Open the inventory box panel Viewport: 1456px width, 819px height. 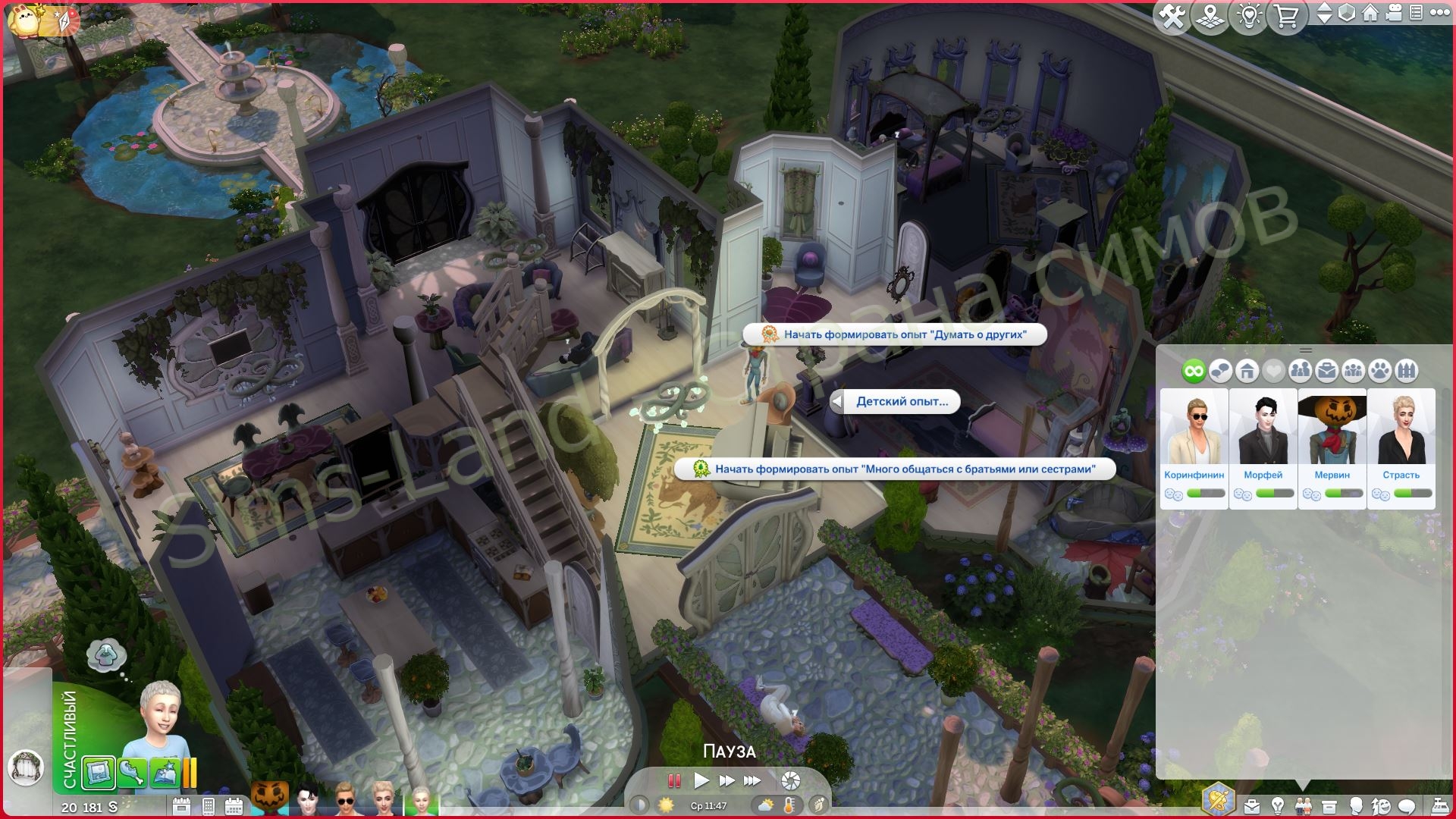1329,805
